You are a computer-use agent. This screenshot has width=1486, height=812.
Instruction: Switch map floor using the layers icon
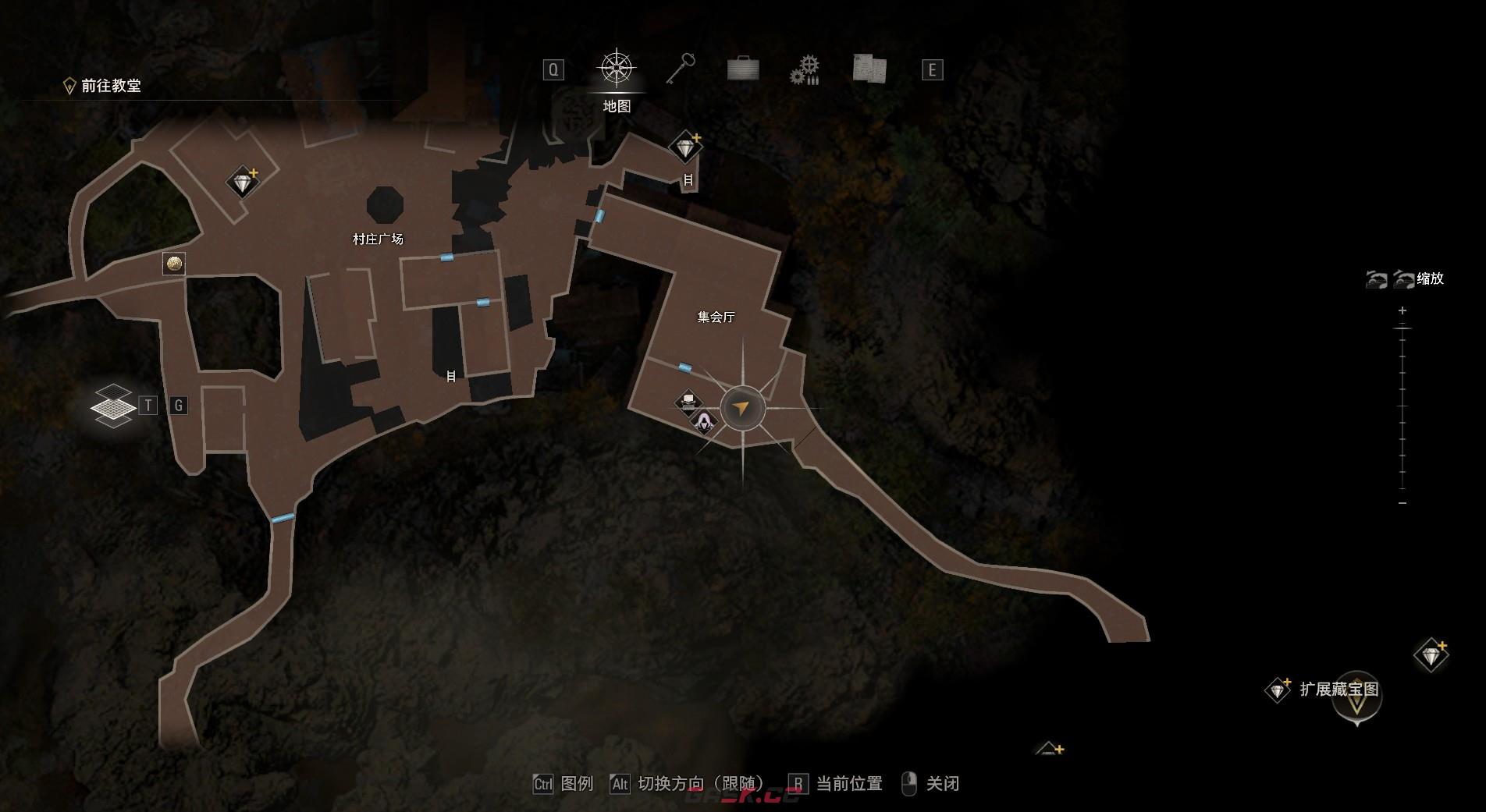point(113,406)
